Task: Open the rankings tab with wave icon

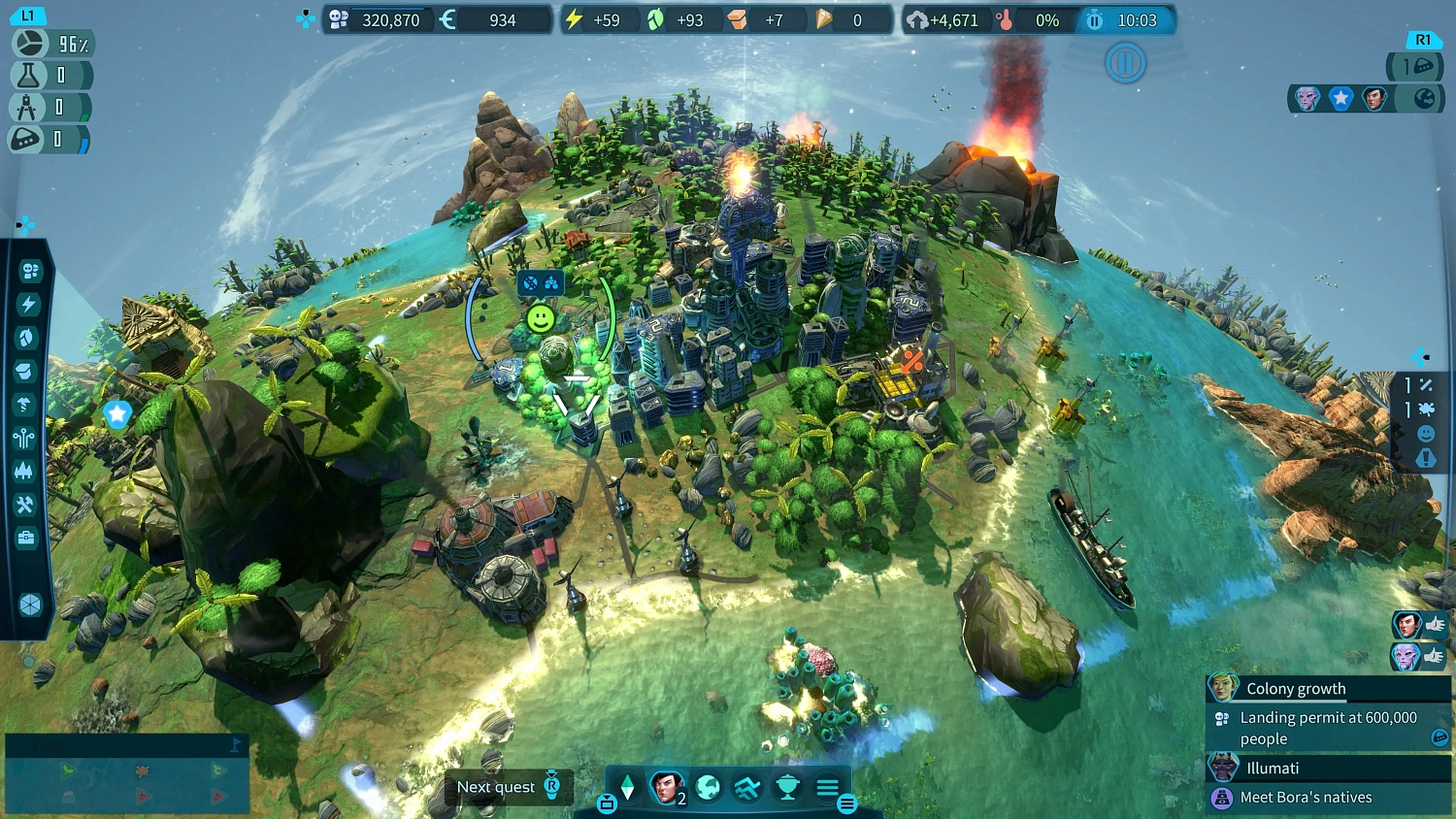Action: point(747,787)
